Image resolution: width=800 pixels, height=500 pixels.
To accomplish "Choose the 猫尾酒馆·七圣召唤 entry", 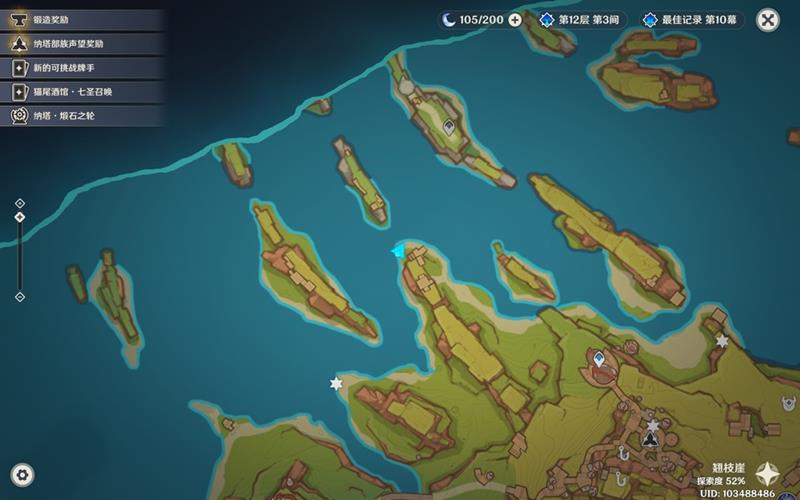I will point(80,92).
